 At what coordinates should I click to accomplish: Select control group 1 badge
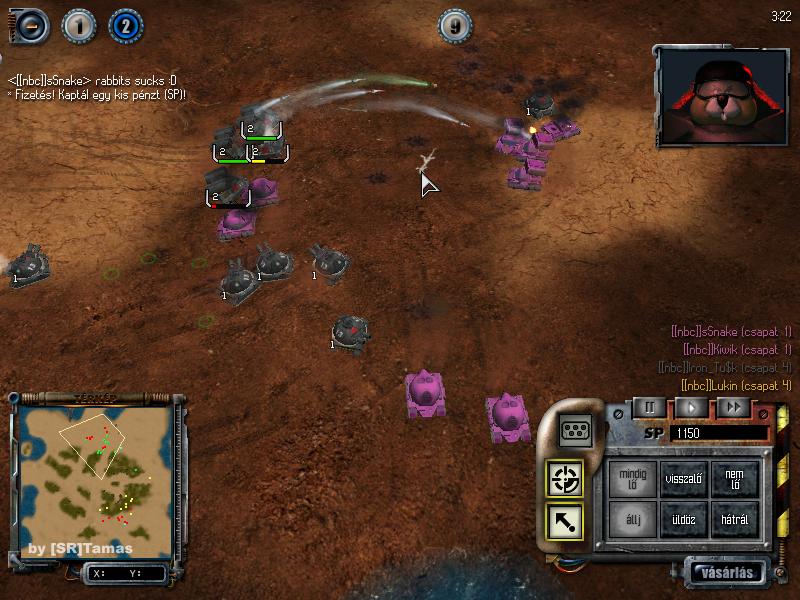[x=79, y=26]
